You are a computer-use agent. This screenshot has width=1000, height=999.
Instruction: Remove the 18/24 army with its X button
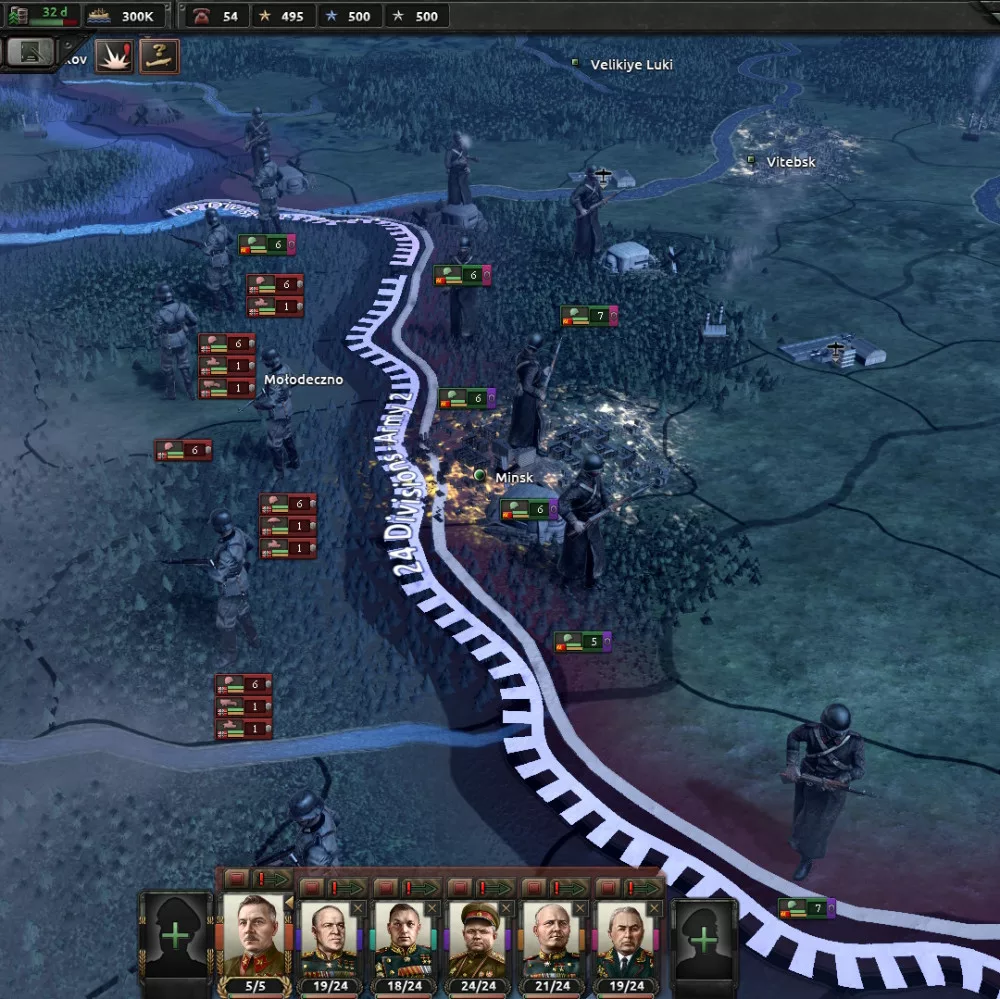pyautogui.click(x=432, y=908)
